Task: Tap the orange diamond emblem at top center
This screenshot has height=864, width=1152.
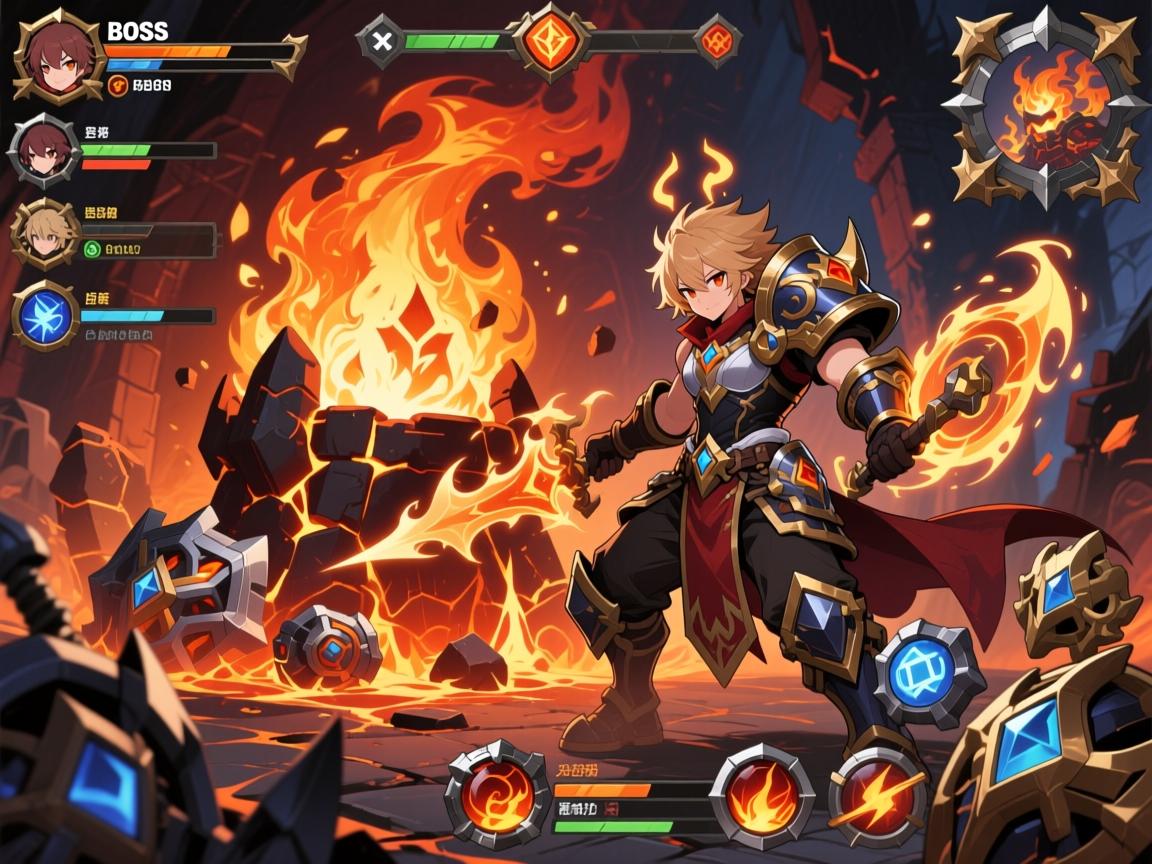Action: pos(547,41)
